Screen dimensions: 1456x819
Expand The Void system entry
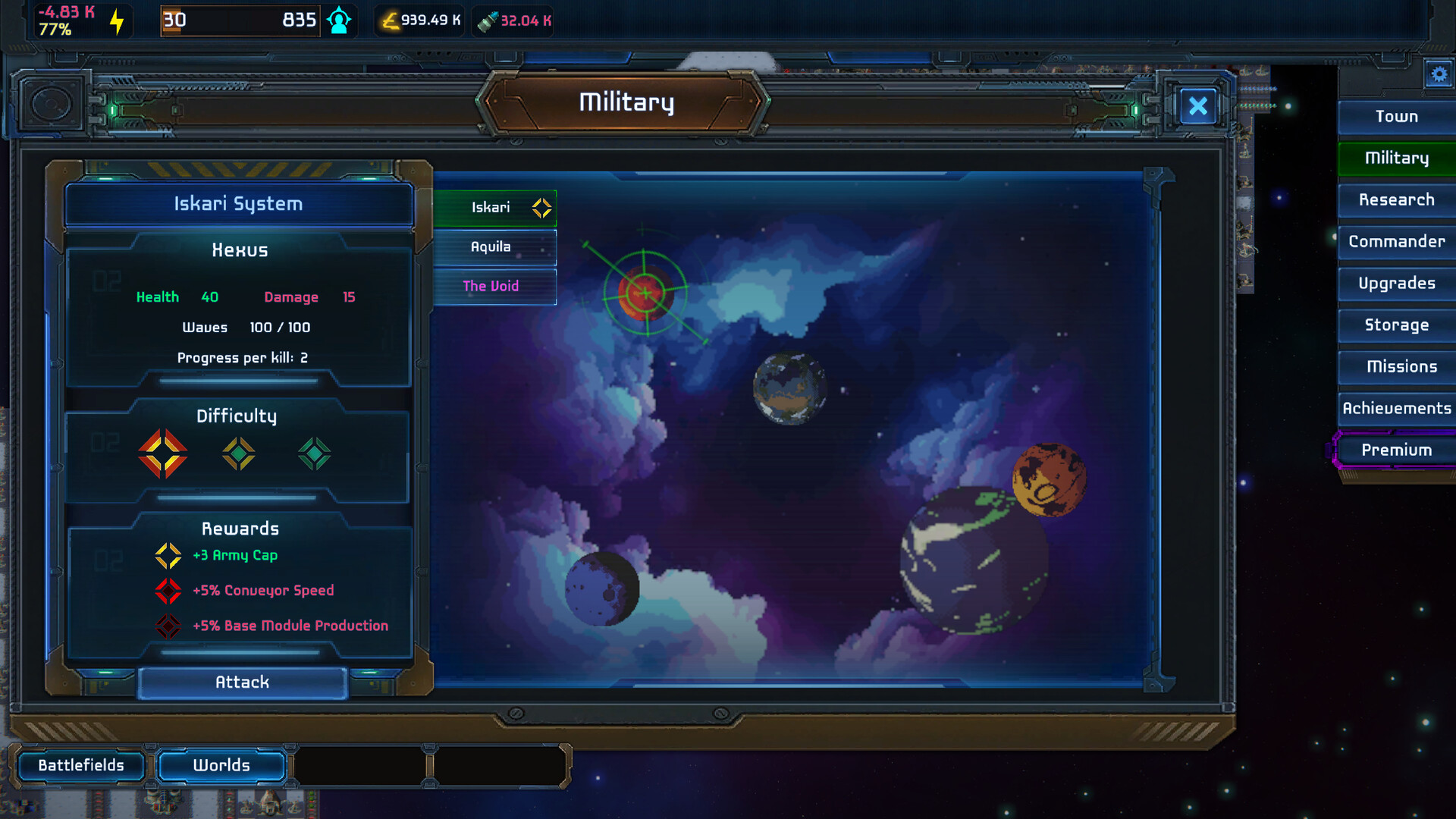click(491, 286)
